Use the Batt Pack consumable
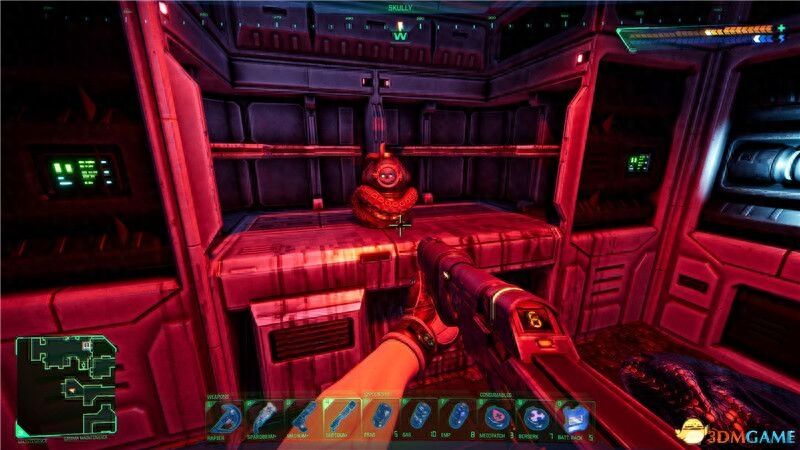Screen dimensions: 800x450 (572, 415)
